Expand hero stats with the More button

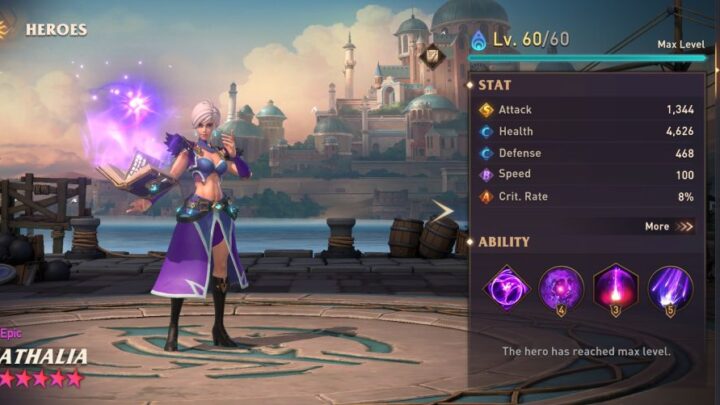pyautogui.click(x=669, y=226)
